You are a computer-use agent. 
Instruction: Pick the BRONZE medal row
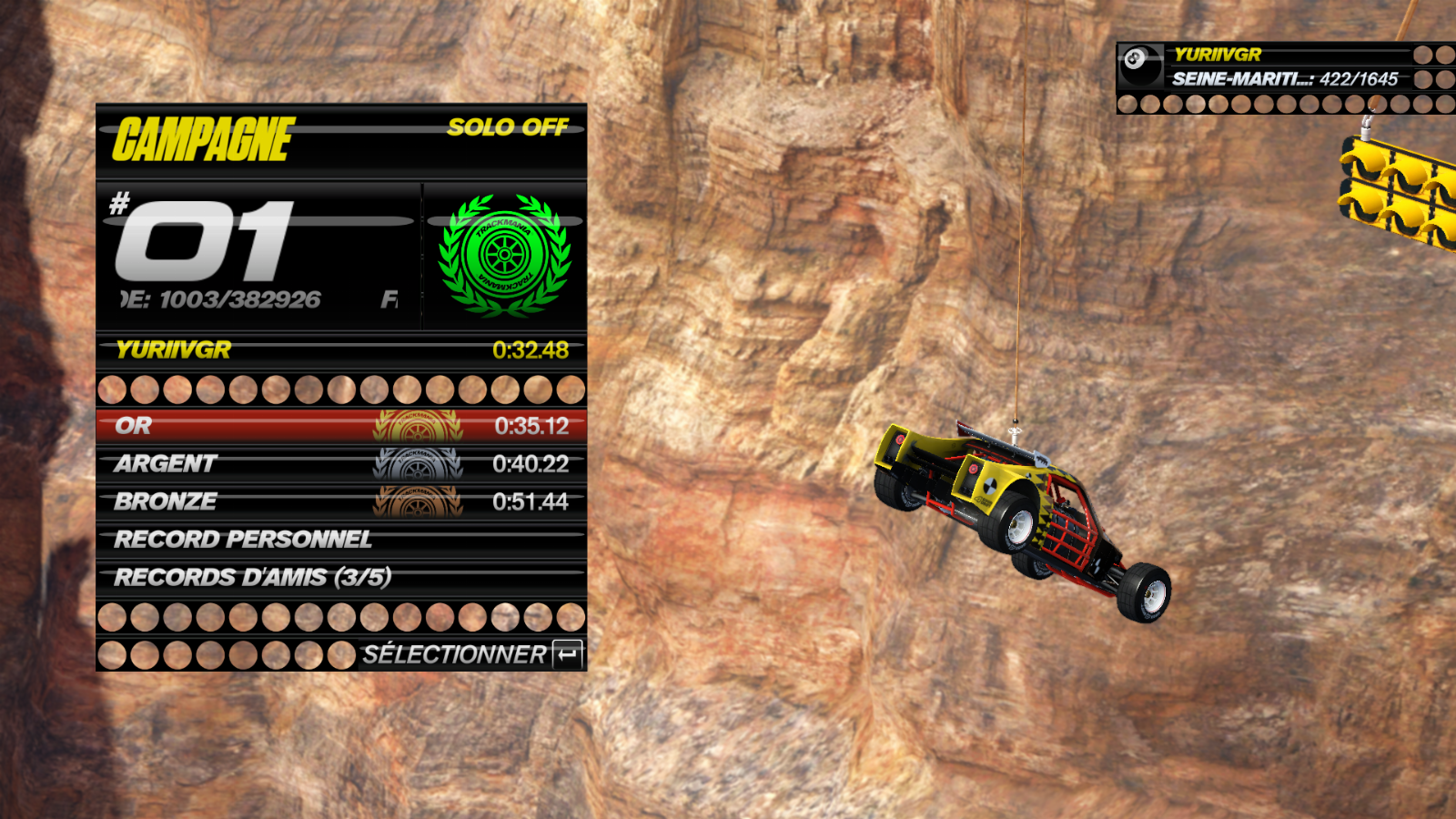[x=341, y=501]
